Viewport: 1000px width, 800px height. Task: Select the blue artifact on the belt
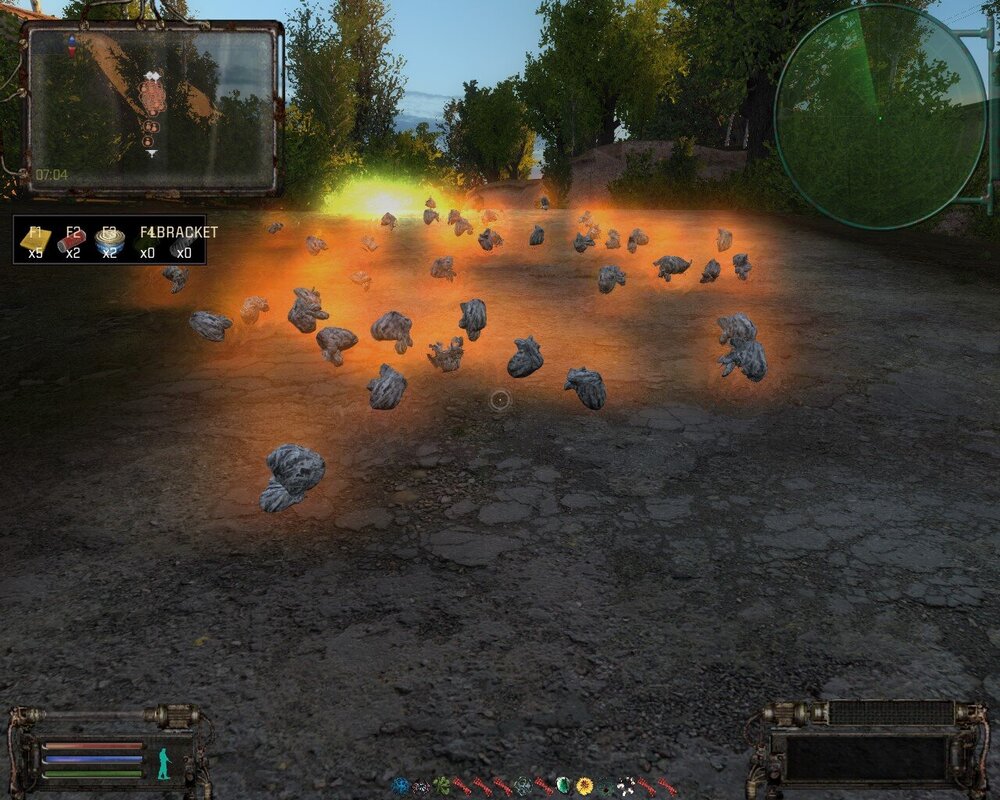pyautogui.click(x=401, y=786)
